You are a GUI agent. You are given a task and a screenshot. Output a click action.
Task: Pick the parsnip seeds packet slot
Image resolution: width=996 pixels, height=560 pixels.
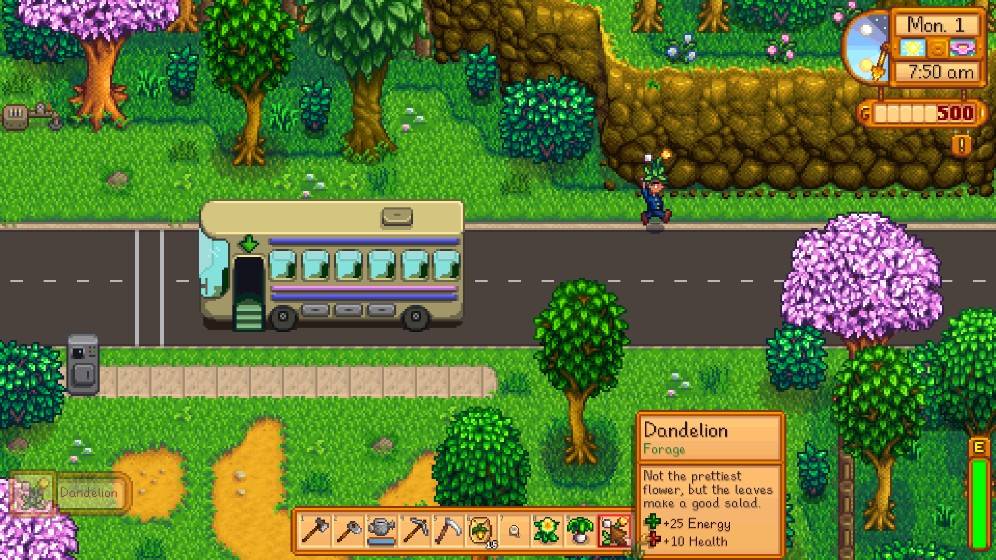479,529
